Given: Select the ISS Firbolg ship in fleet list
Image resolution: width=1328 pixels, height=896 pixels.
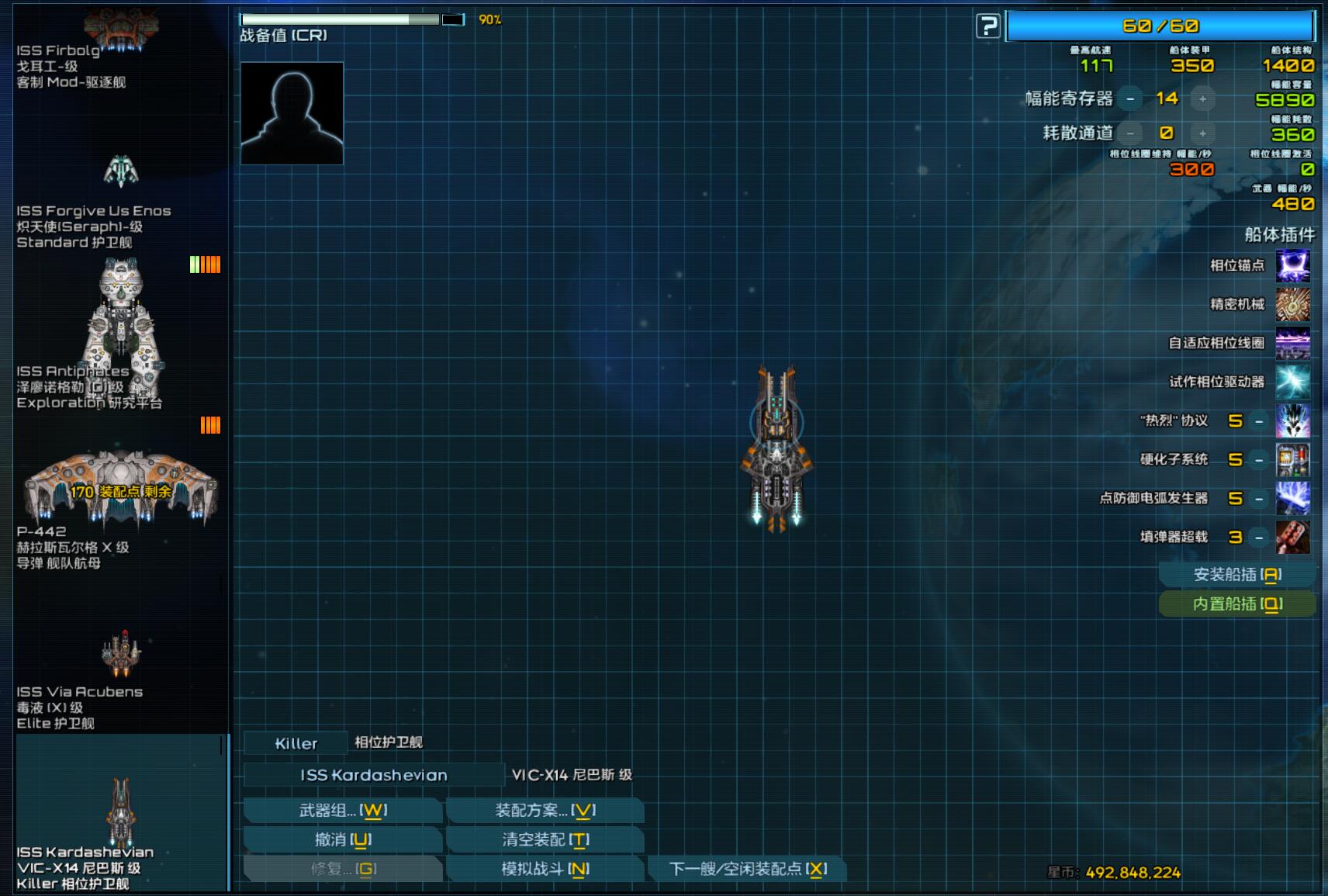Looking at the screenshot, I should 120,47.
